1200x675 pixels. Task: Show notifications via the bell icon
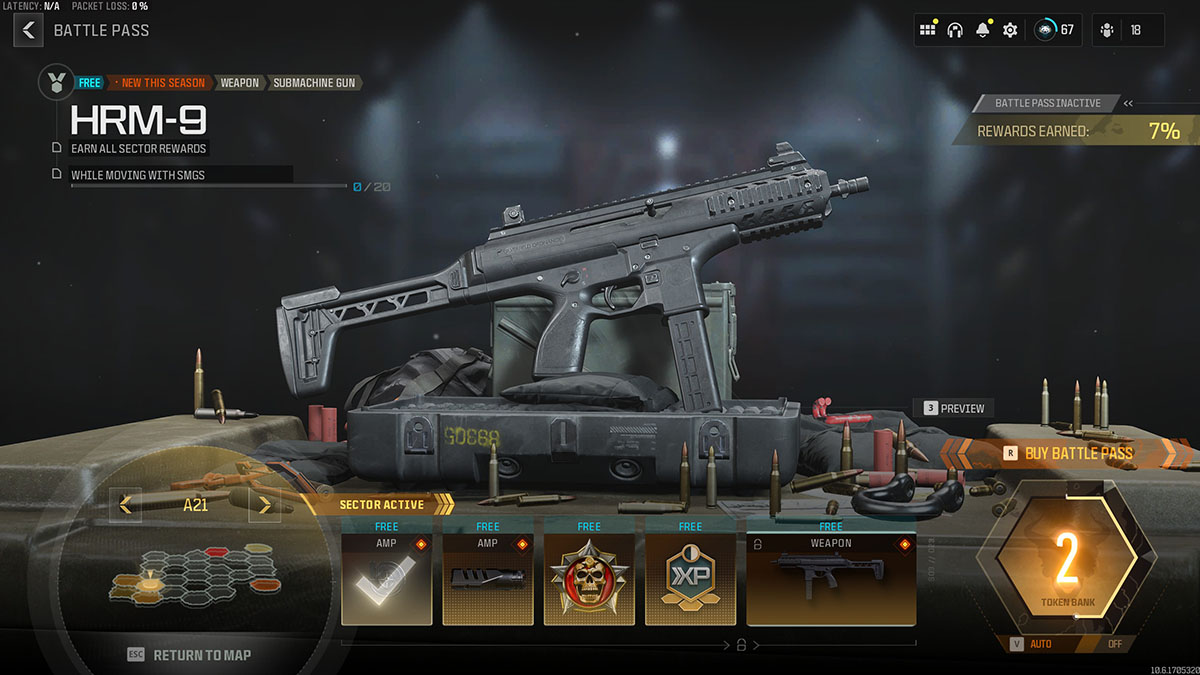point(982,30)
